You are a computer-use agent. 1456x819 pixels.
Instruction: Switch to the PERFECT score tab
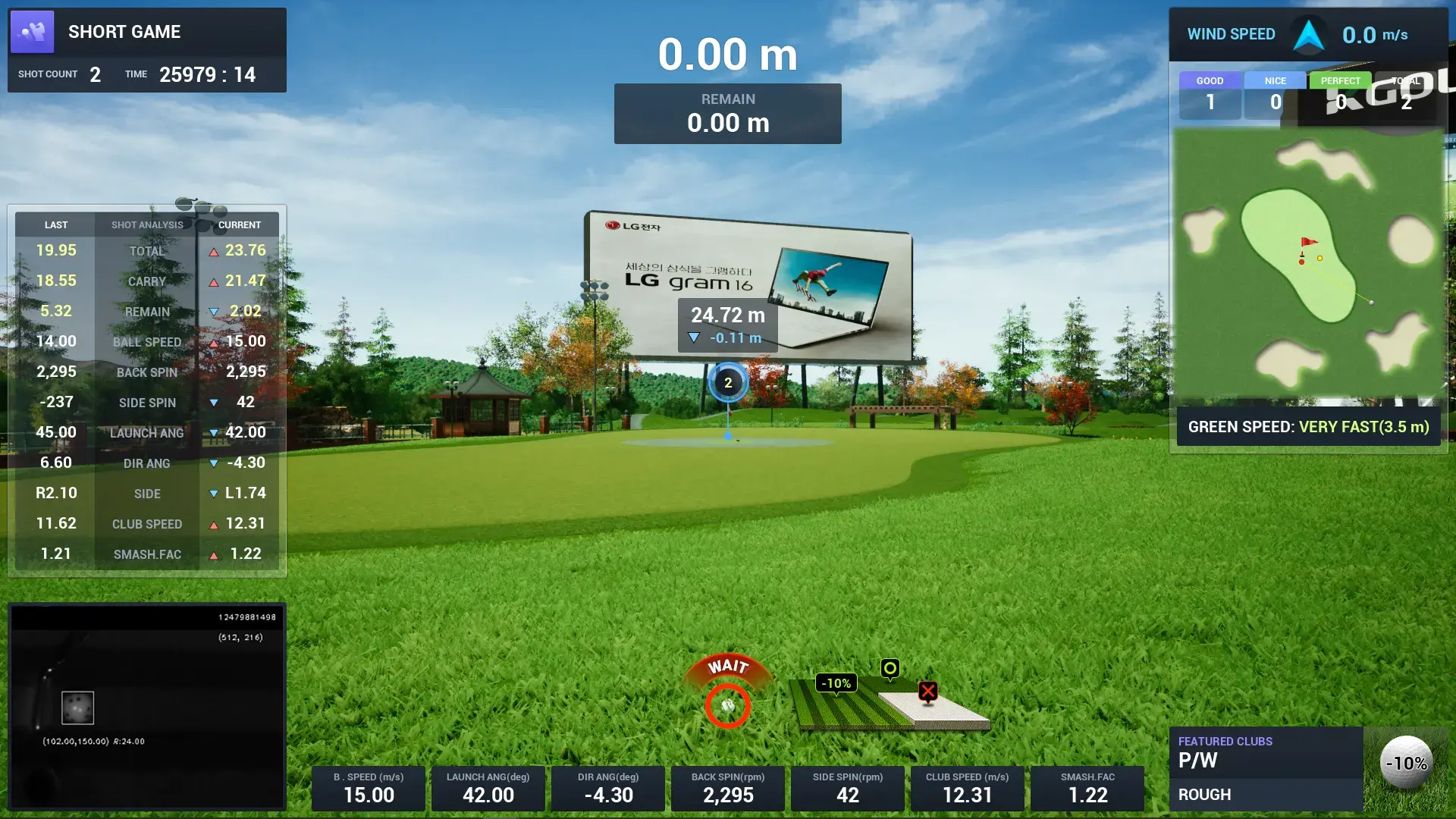pyautogui.click(x=1339, y=80)
